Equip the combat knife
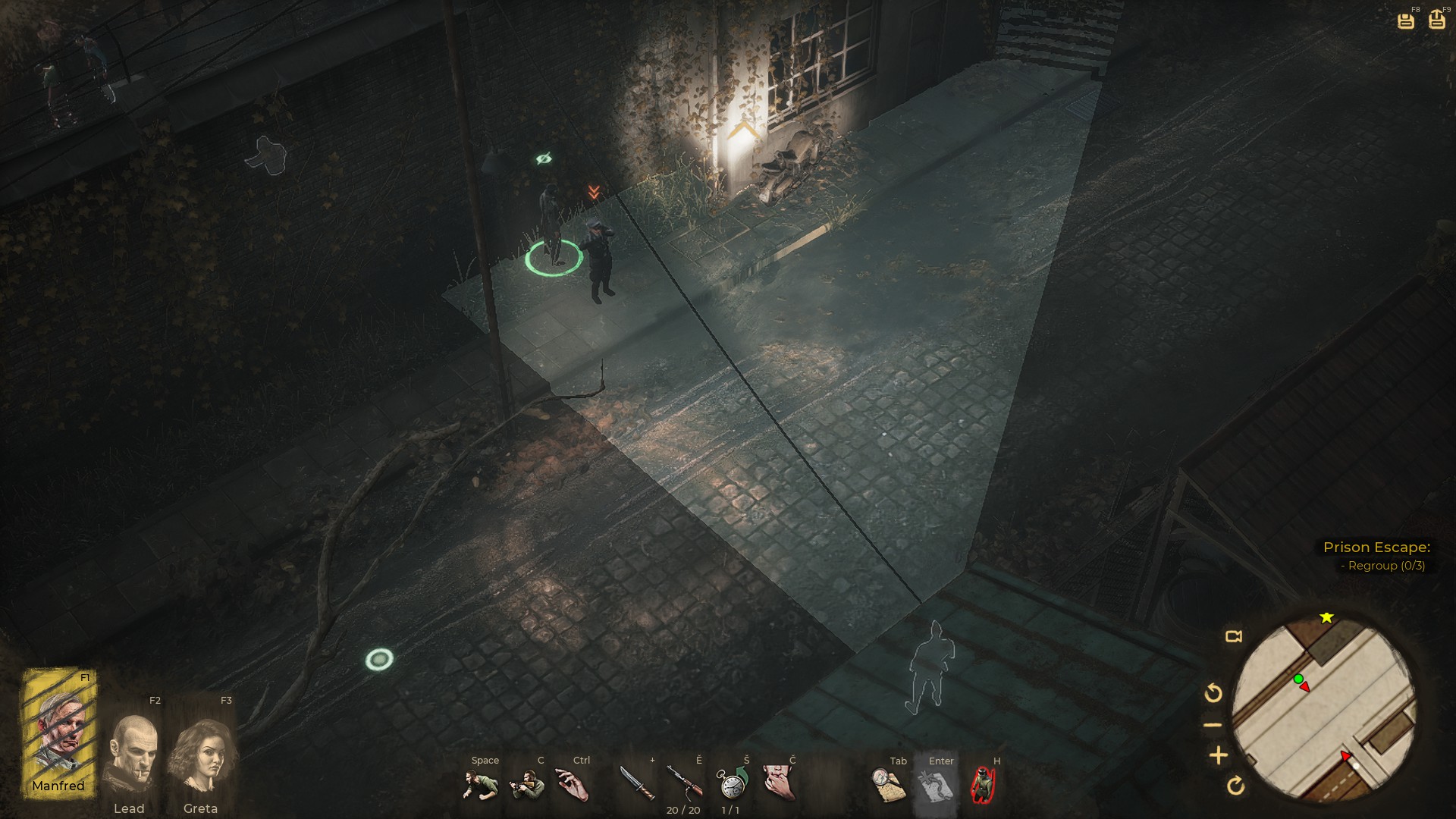The width and height of the screenshot is (1456, 819). click(x=636, y=783)
